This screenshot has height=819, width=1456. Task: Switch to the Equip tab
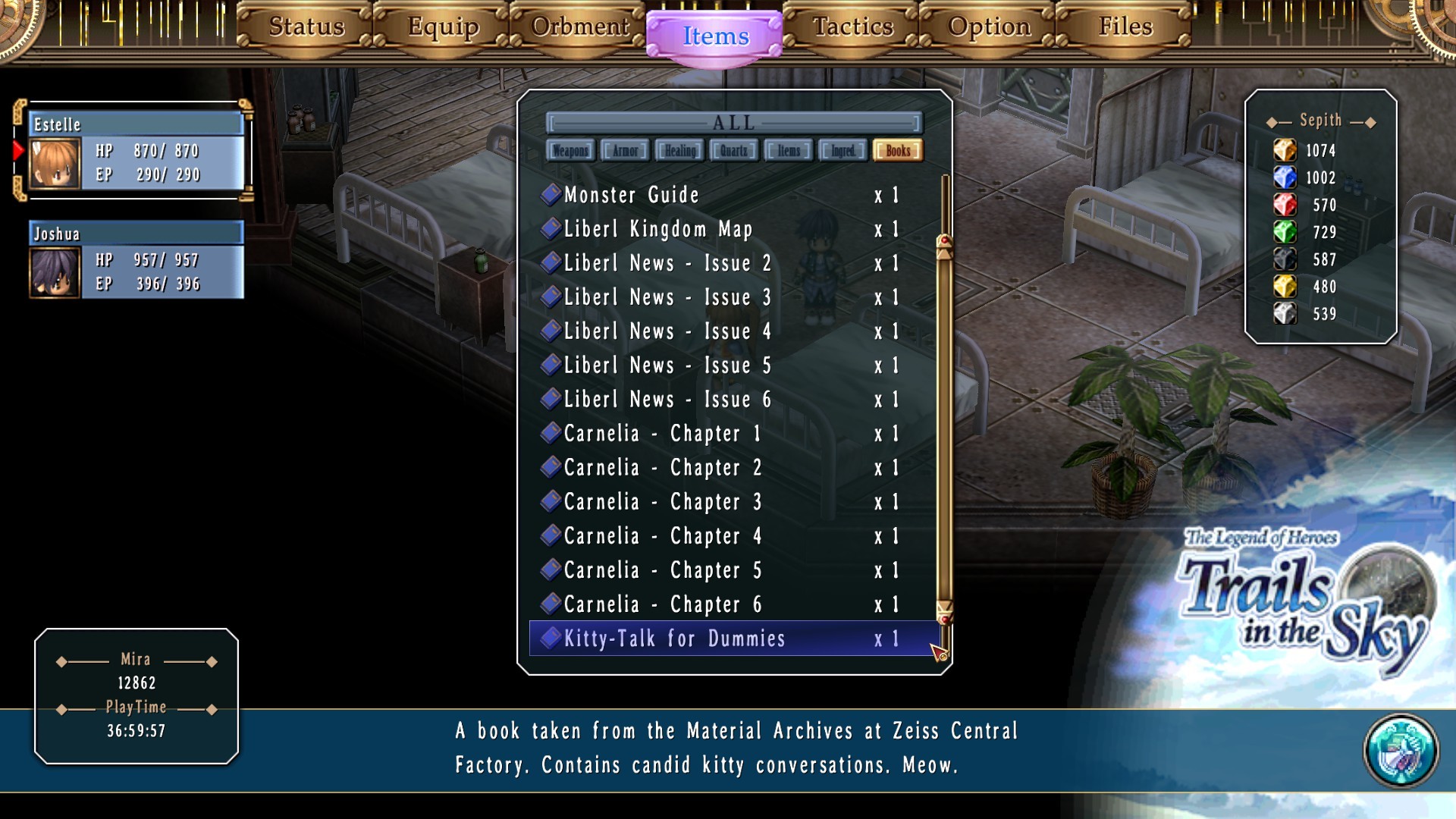pyautogui.click(x=443, y=27)
